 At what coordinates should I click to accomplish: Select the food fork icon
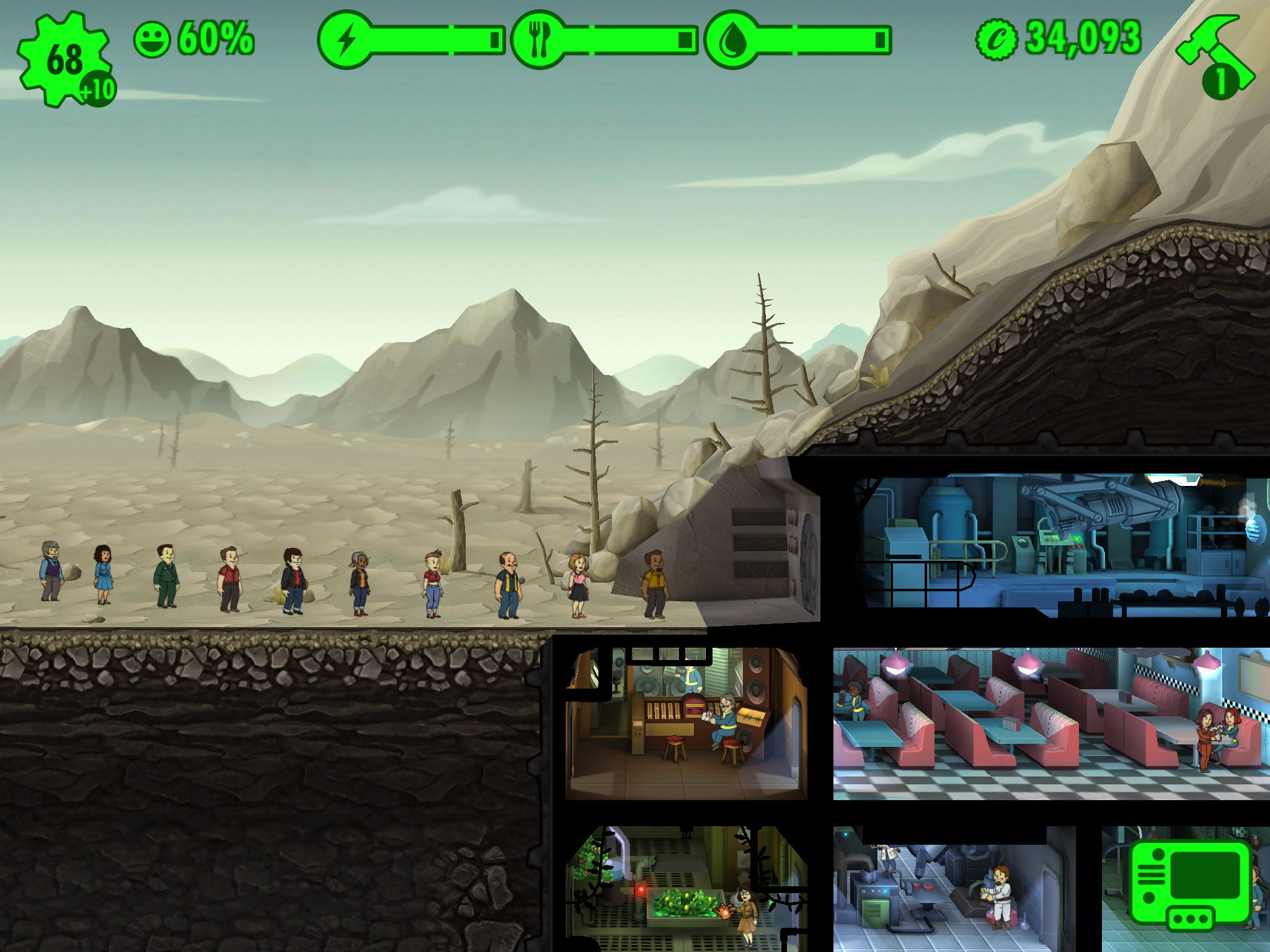click(x=538, y=39)
